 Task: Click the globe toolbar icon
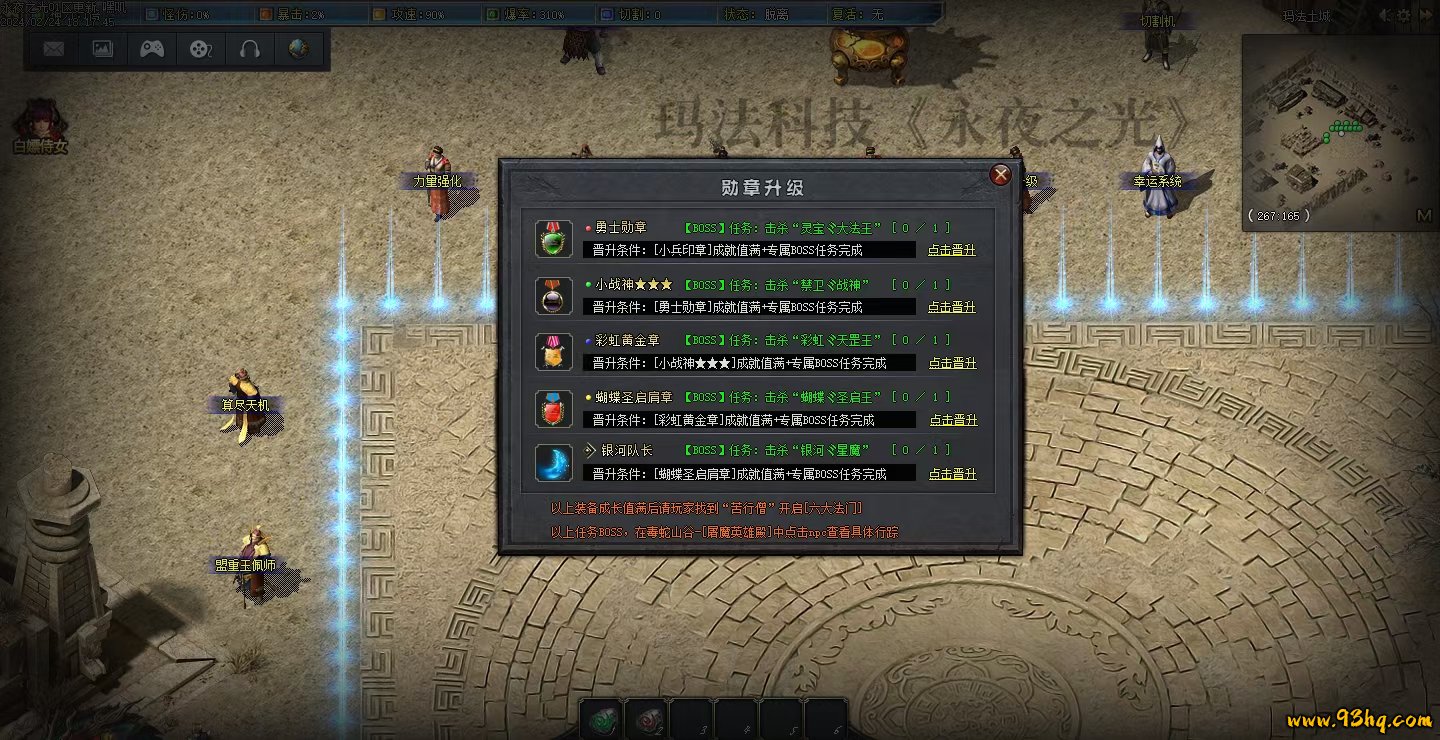(x=298, y=49)
